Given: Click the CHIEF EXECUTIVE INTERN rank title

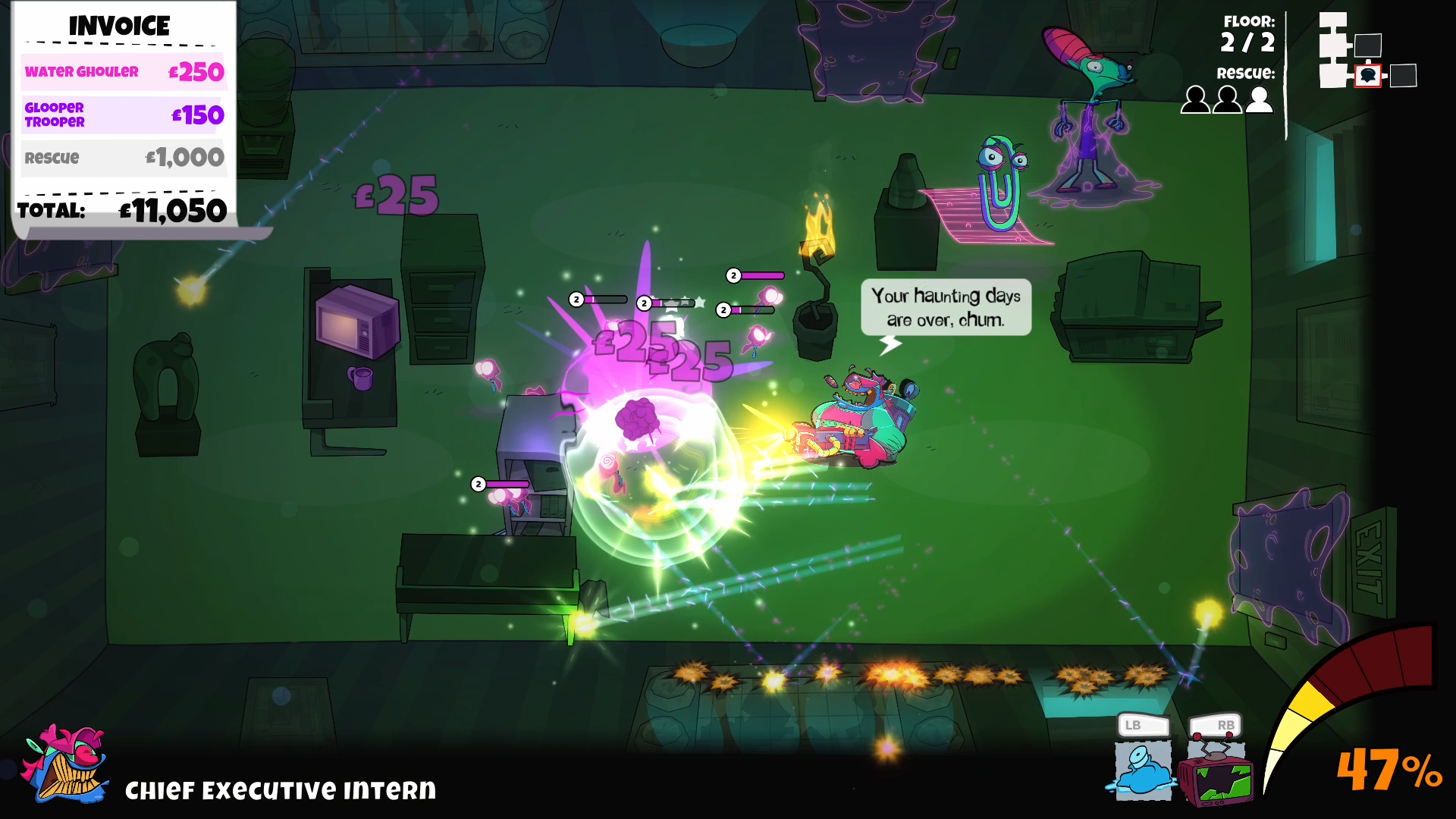Looking at the screenshot, I should (x=279, y=790).
